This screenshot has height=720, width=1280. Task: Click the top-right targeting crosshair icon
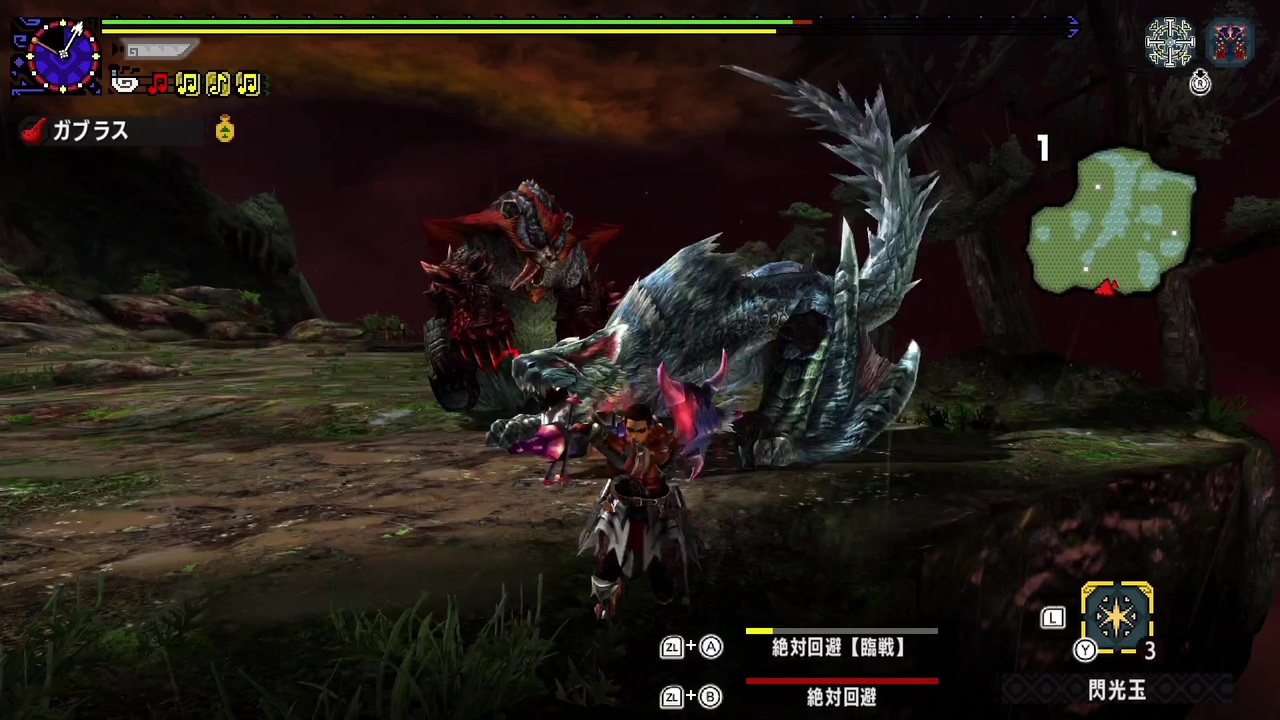click(1170, 42)
